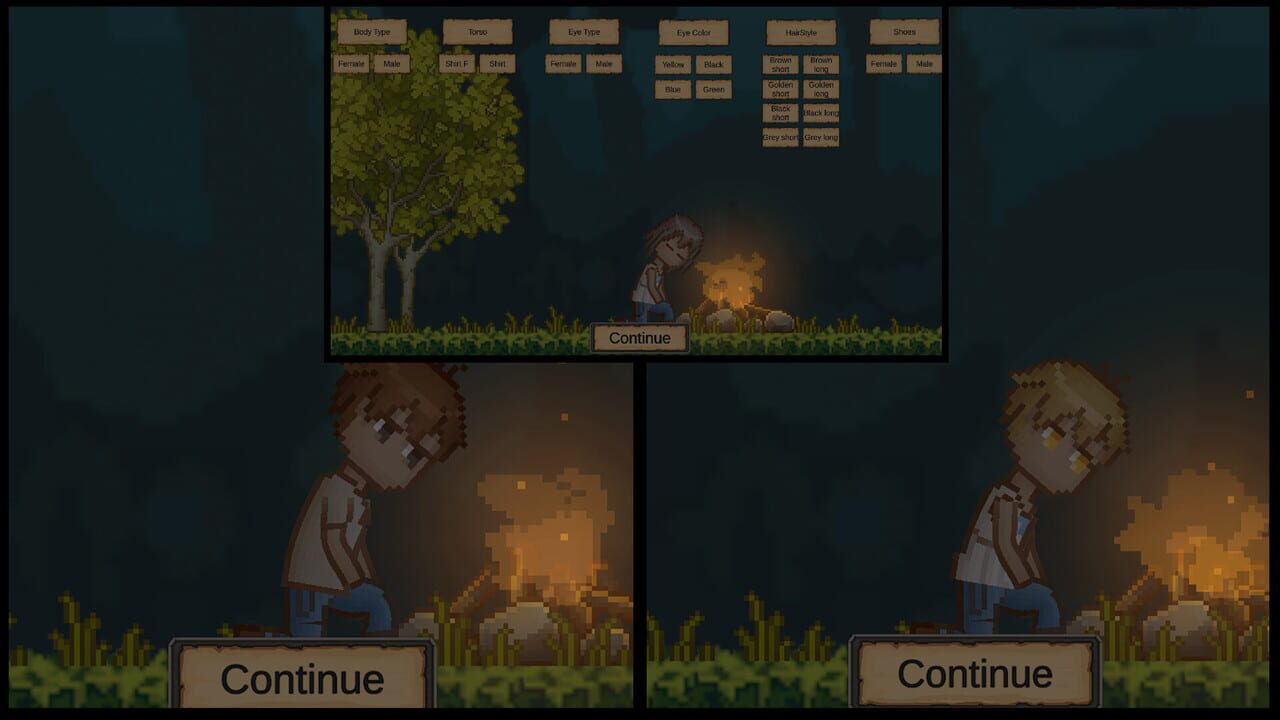The height and width of the screenshot is (720, 1280).
Task: Choose the Brown long hairstyle
Action: [821, 64]
